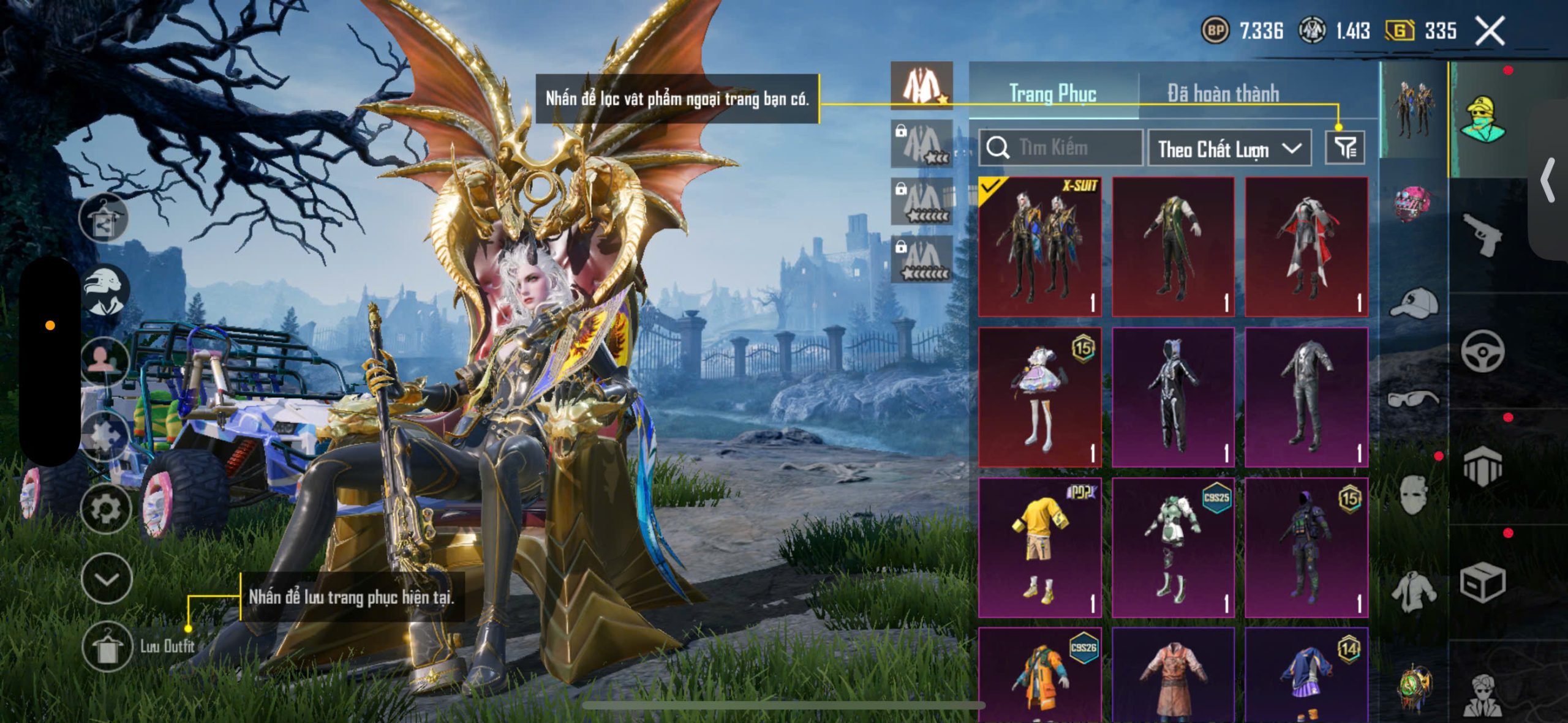
Task: Select the orange jacket C9S26 outfit
Action: 1040,673
